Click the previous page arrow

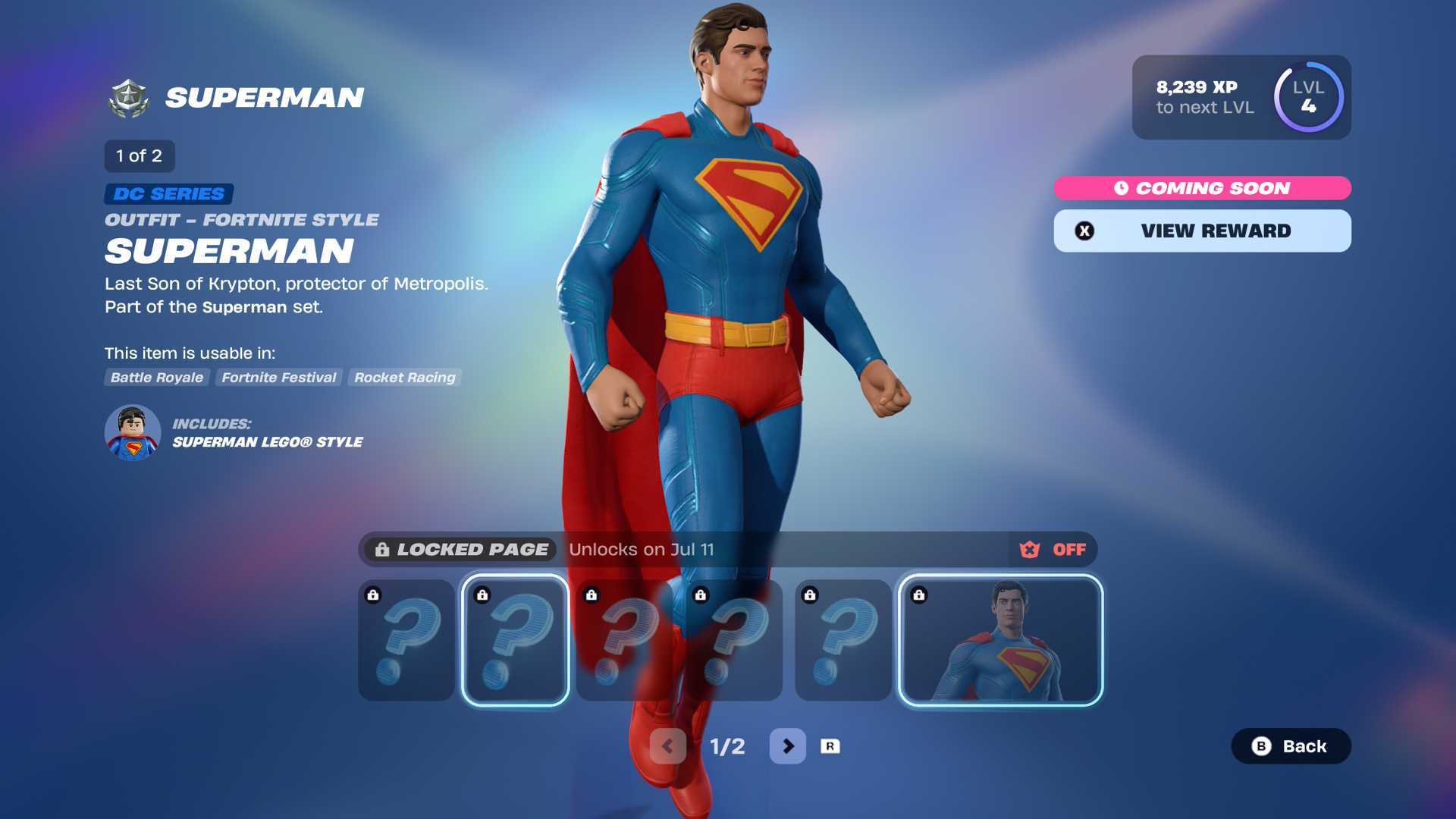coord(667,746)
